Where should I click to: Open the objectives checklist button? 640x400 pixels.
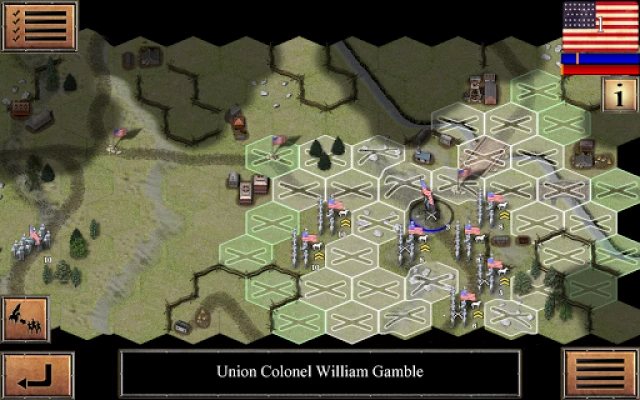point(38,26)
